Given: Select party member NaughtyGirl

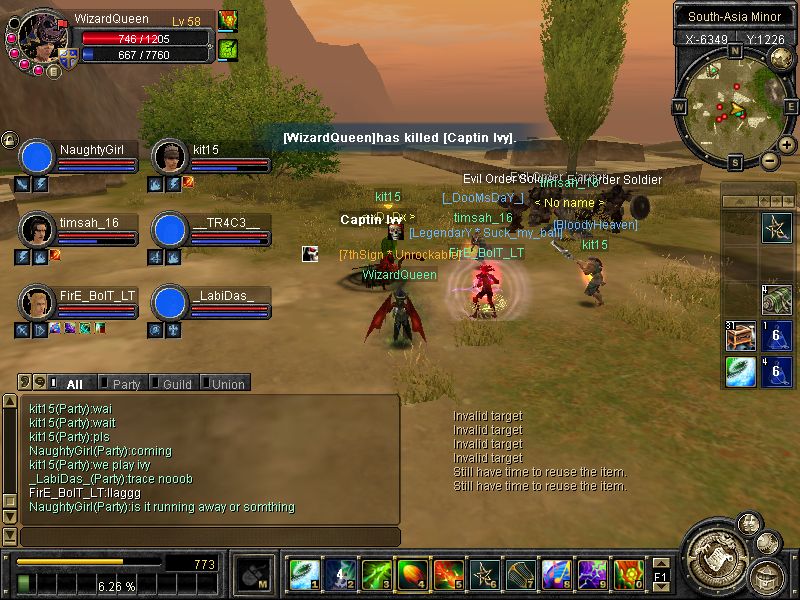Looking at the screenshot, I should point(37,157).
